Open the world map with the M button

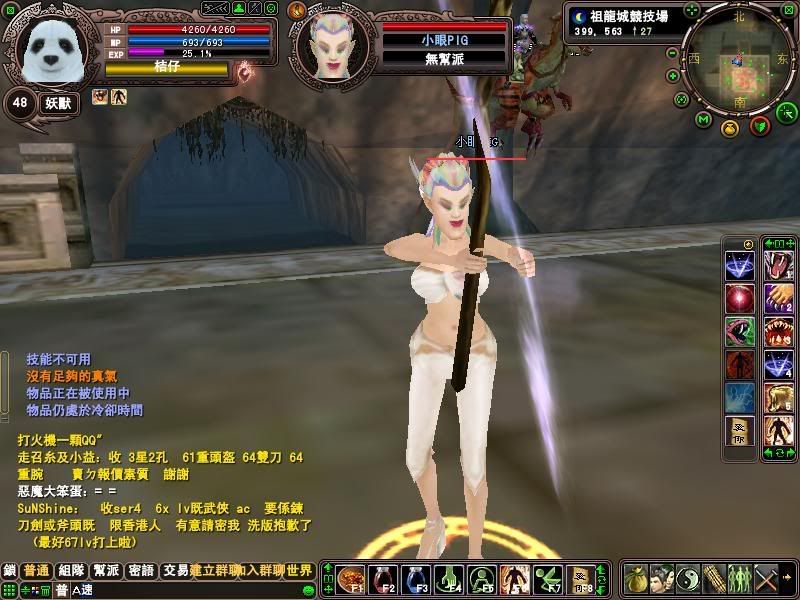pyautogui.click(x=703, y=121)
